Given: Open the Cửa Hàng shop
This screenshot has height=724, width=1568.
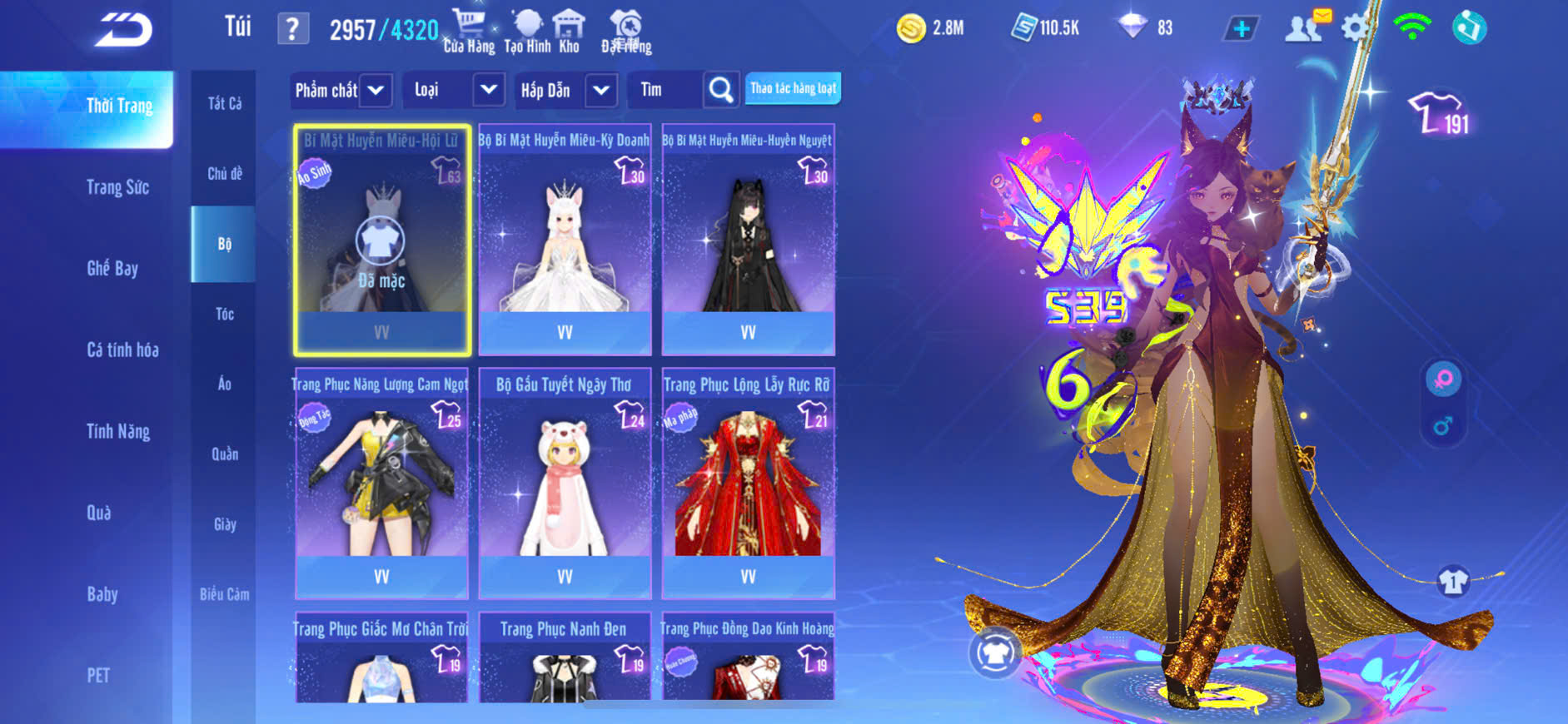Looking at the screenshot, I should pos(469,32).
